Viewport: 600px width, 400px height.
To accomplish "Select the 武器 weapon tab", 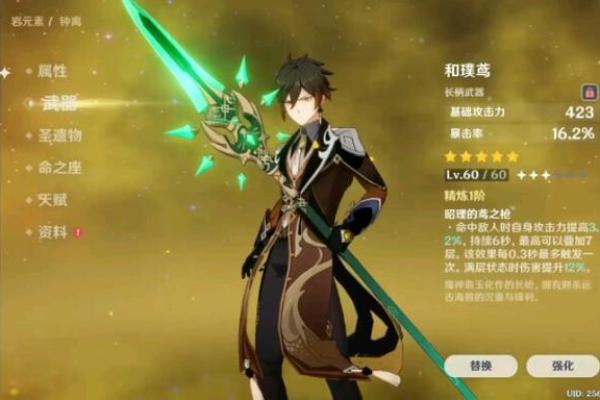I will 57,104.
